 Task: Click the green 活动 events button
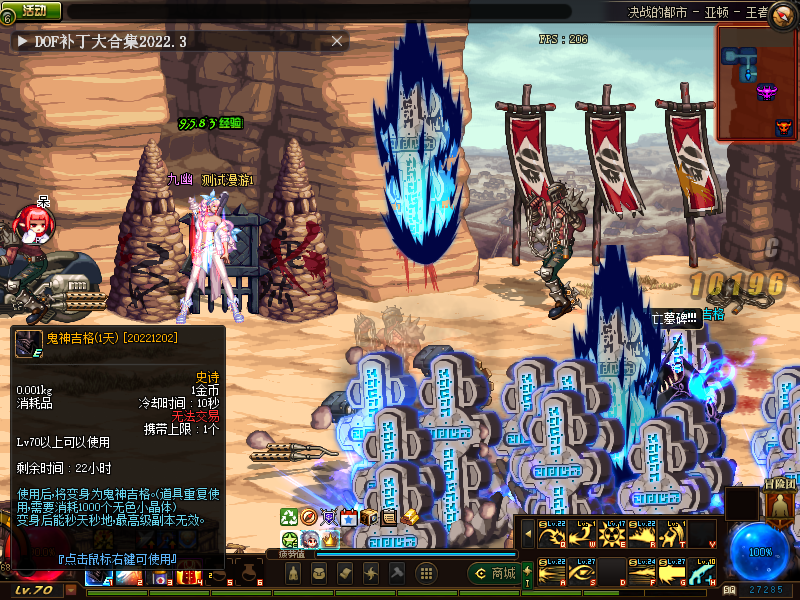tap(33, 10)
